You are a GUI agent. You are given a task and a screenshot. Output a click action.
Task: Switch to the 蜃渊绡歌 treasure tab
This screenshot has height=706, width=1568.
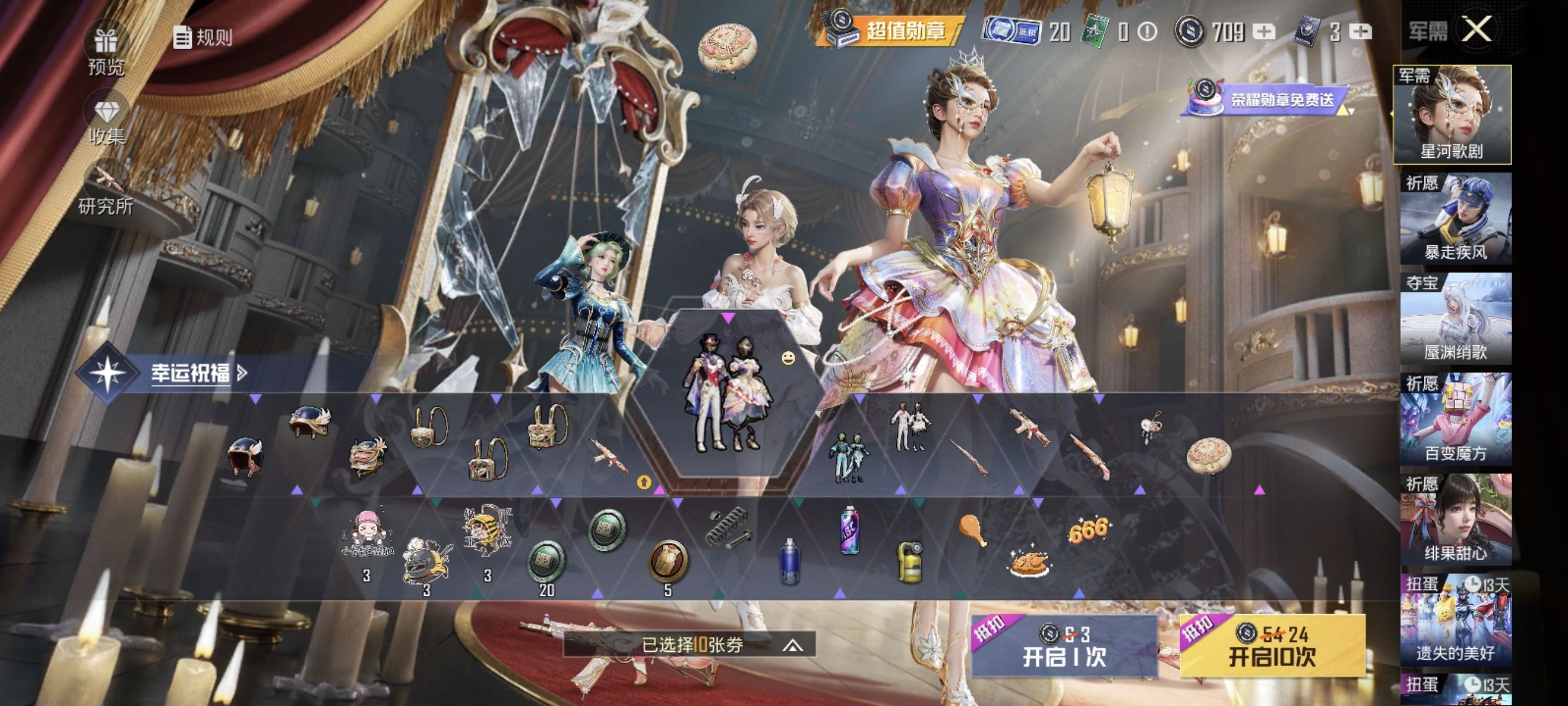click(1455, 319)
